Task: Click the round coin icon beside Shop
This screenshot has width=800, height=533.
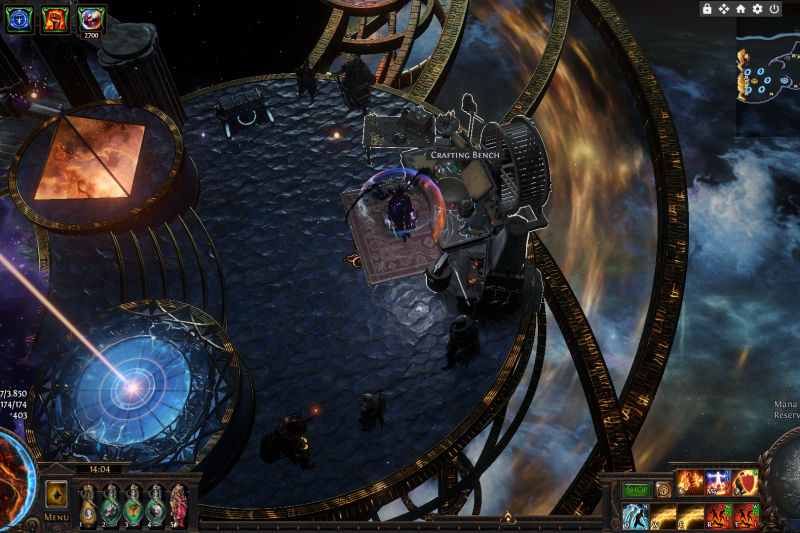Action: pyautogui.click(x=662, y=490)
